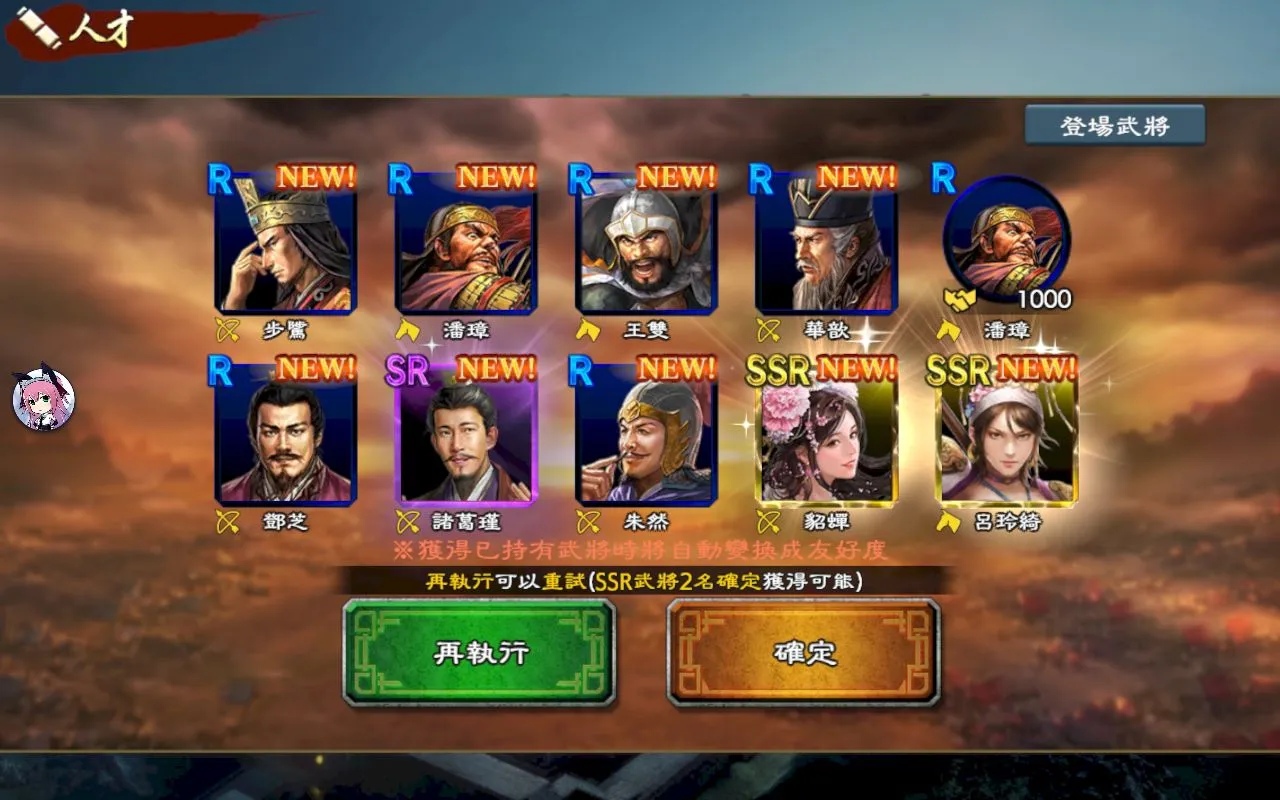The width and height of the screenshot is (1280, 800).
Task: Select the 華歆 officer card
Action: click(x=826, y=245)
